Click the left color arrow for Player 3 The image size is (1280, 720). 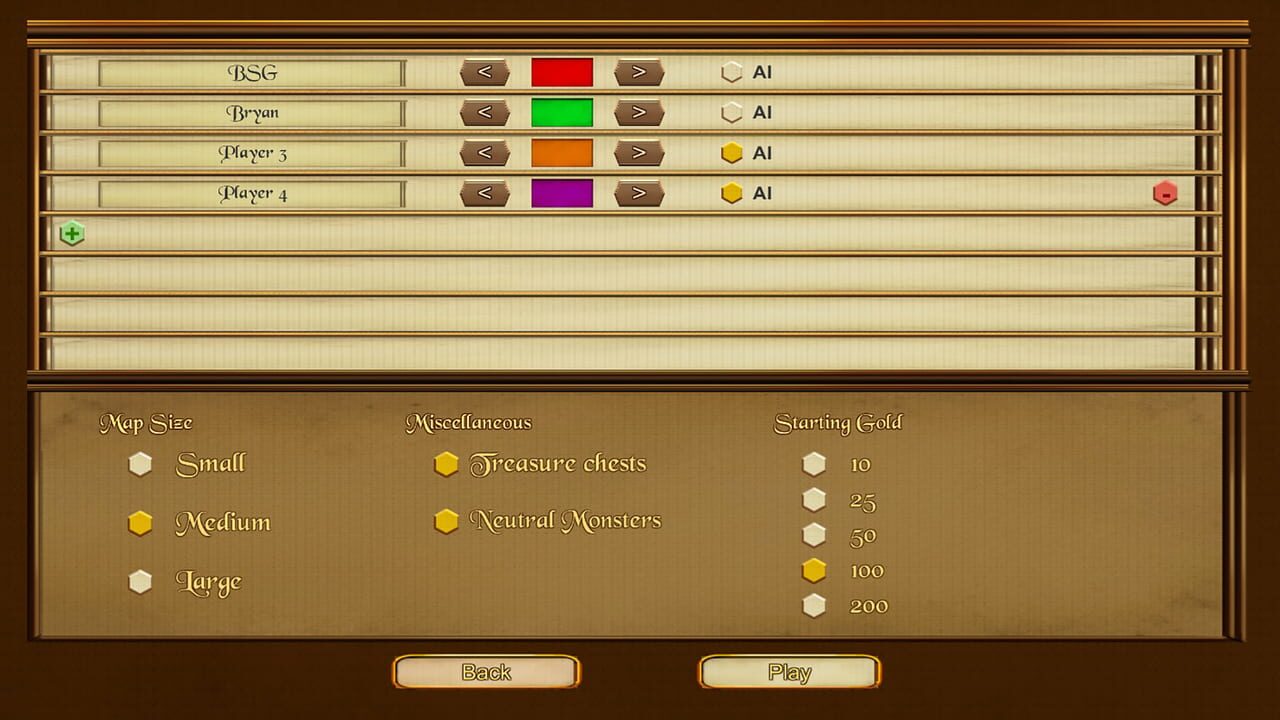485,153
